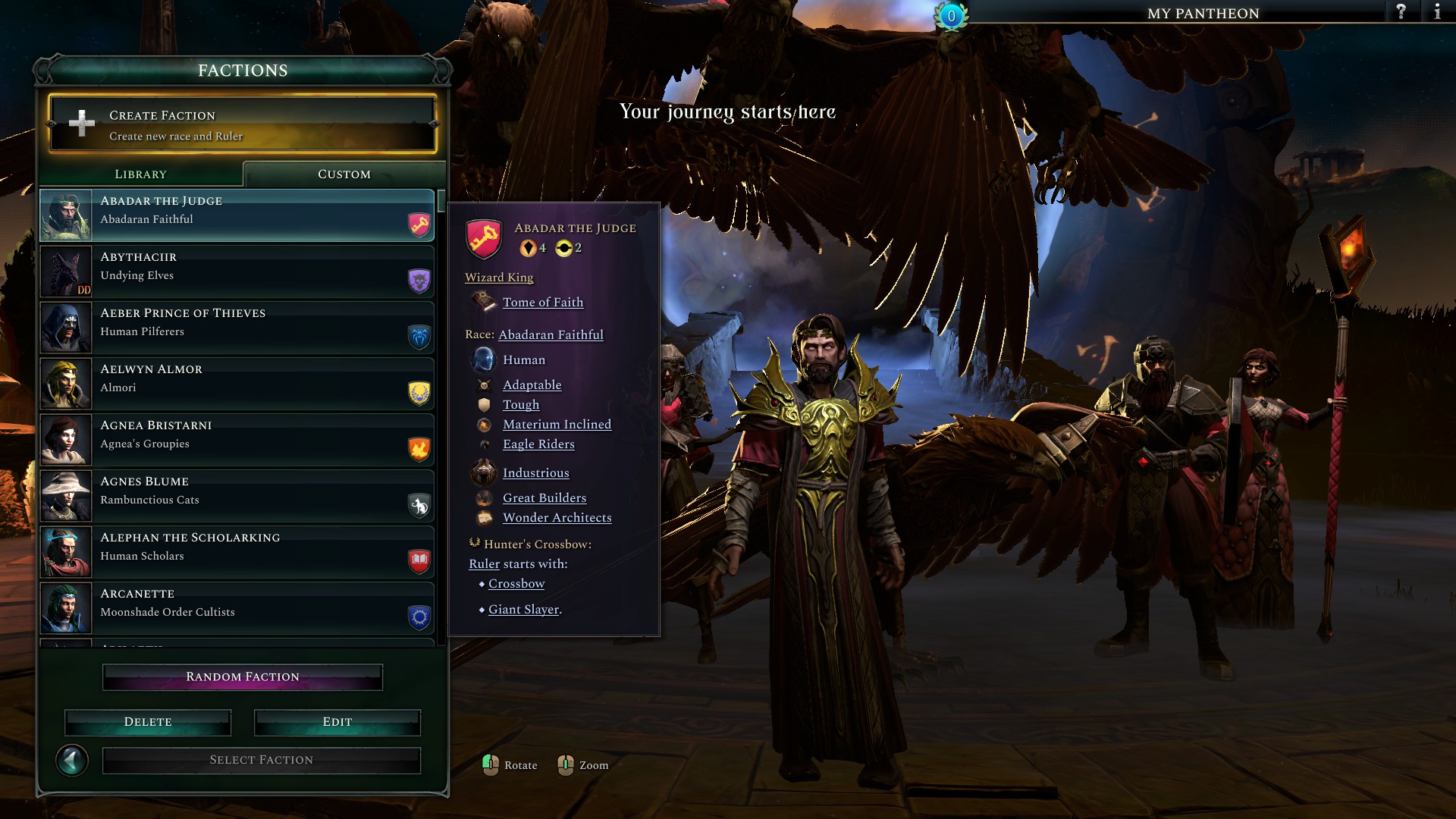Click the Select Faction button
This screenshot has height=819, width=1456.
tap(261, 759)
